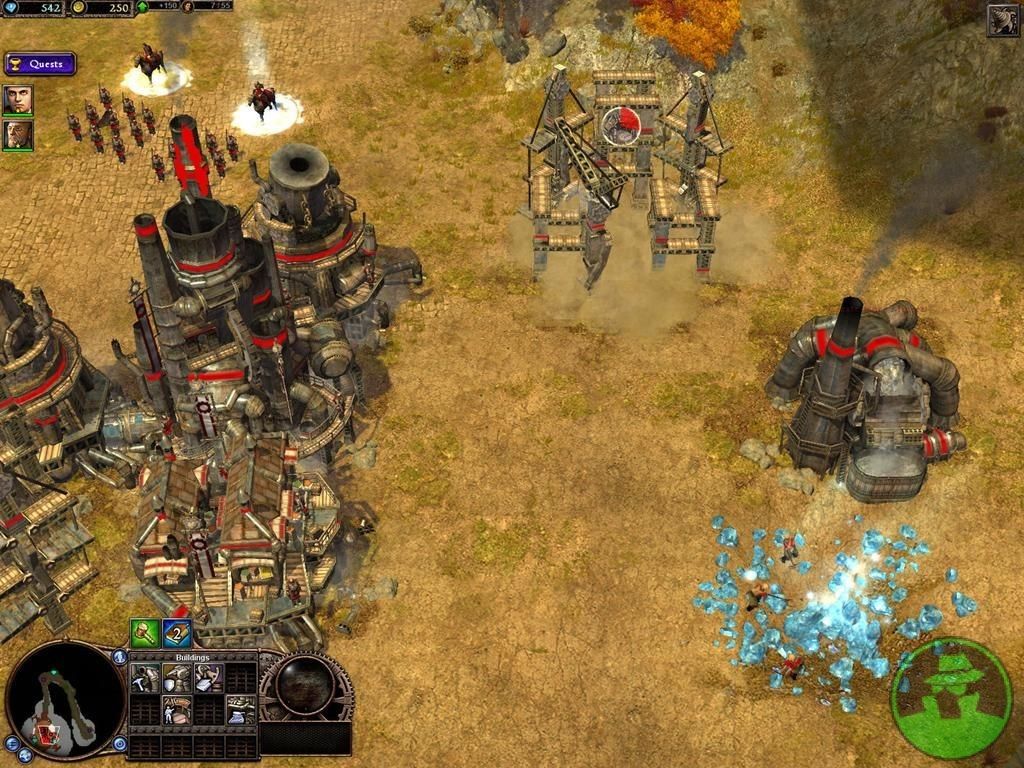This screenshot has height=768, width=1024.
Task: Open the Quests panel
Action: (40, 64)
